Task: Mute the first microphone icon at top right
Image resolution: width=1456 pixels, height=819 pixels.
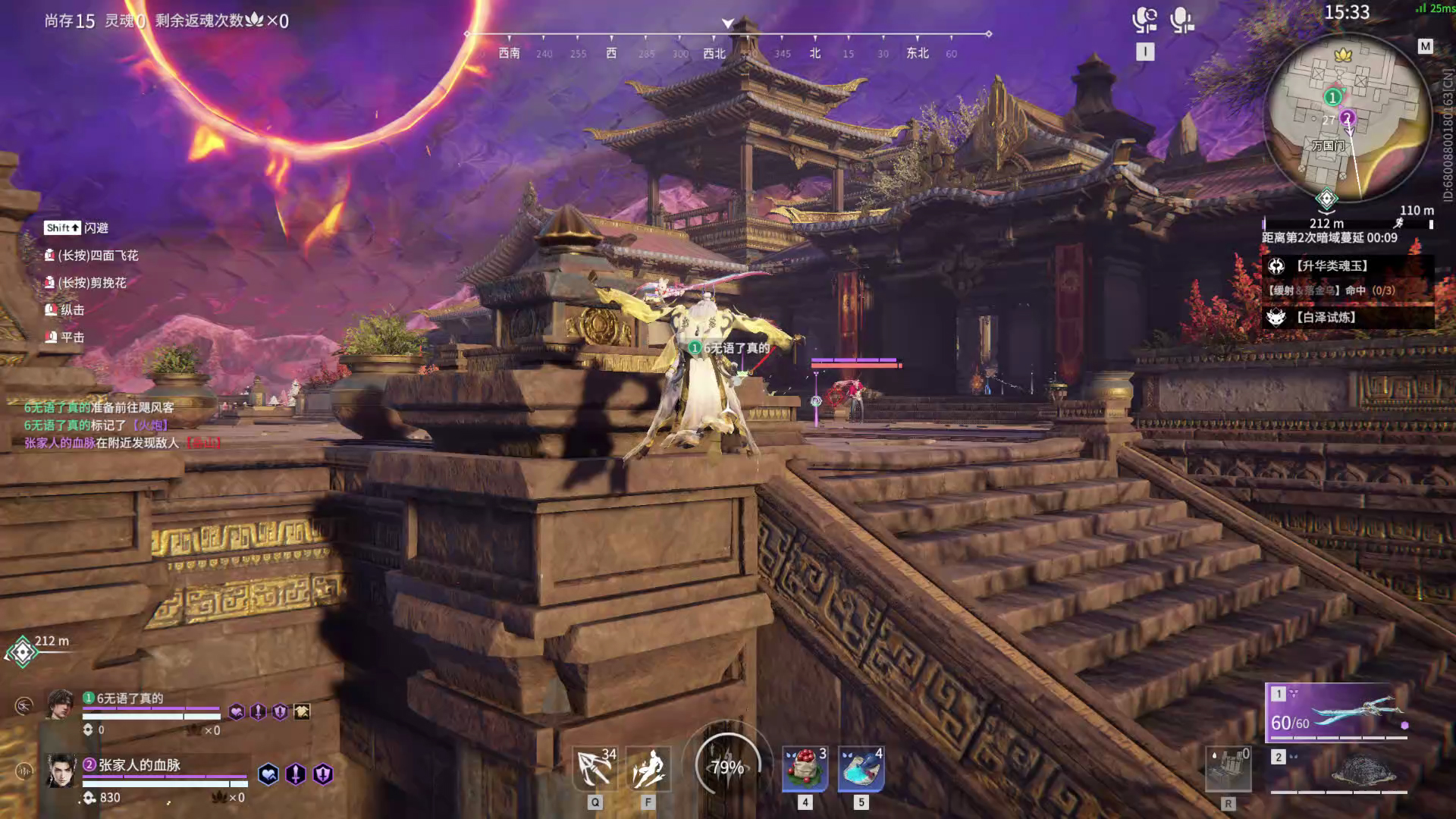Action: pyautogui.click(x=1144, y=20)
